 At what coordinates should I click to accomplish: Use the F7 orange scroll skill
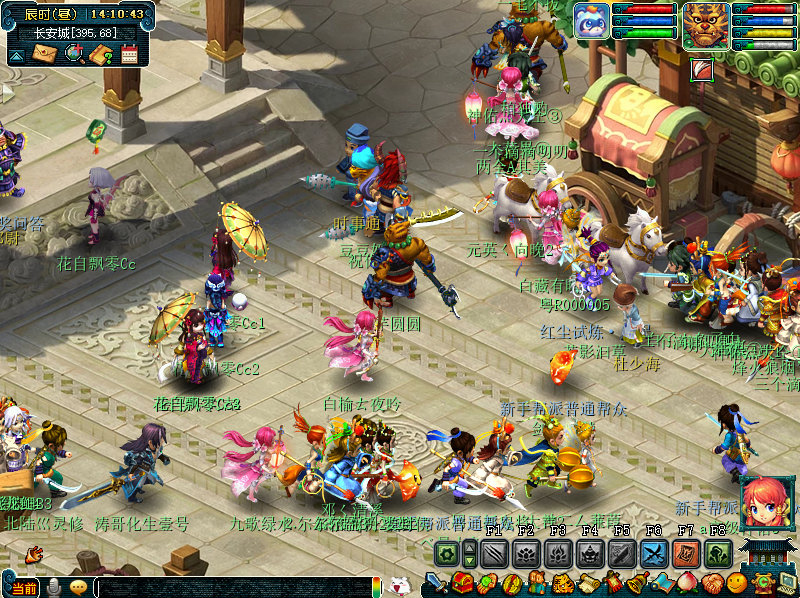pyautogui.click(x=686, y=553)
